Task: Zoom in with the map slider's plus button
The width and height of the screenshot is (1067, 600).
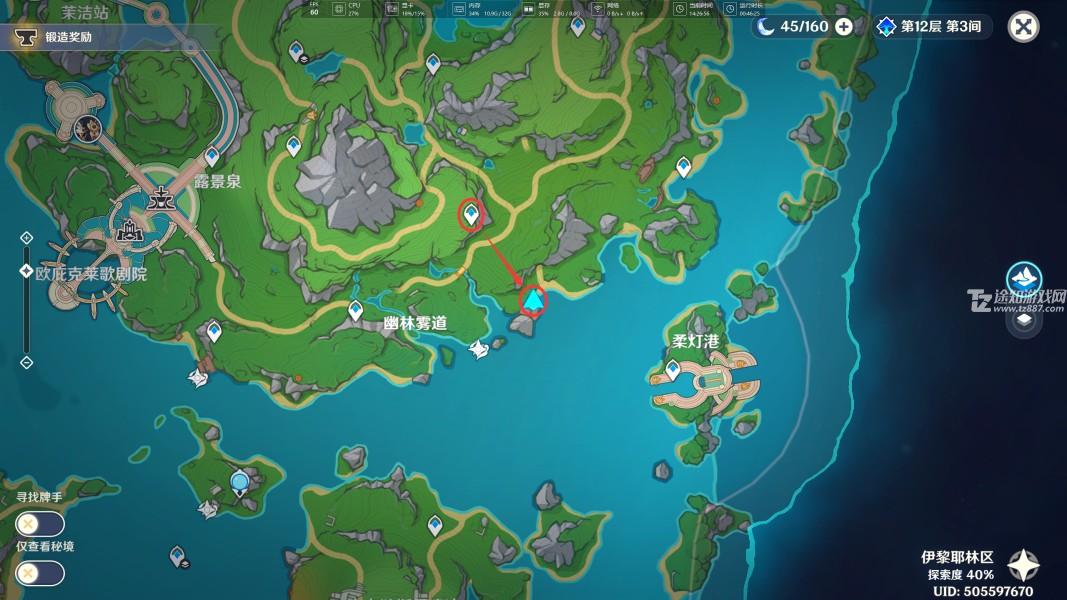Action: [x=26, y=238]
